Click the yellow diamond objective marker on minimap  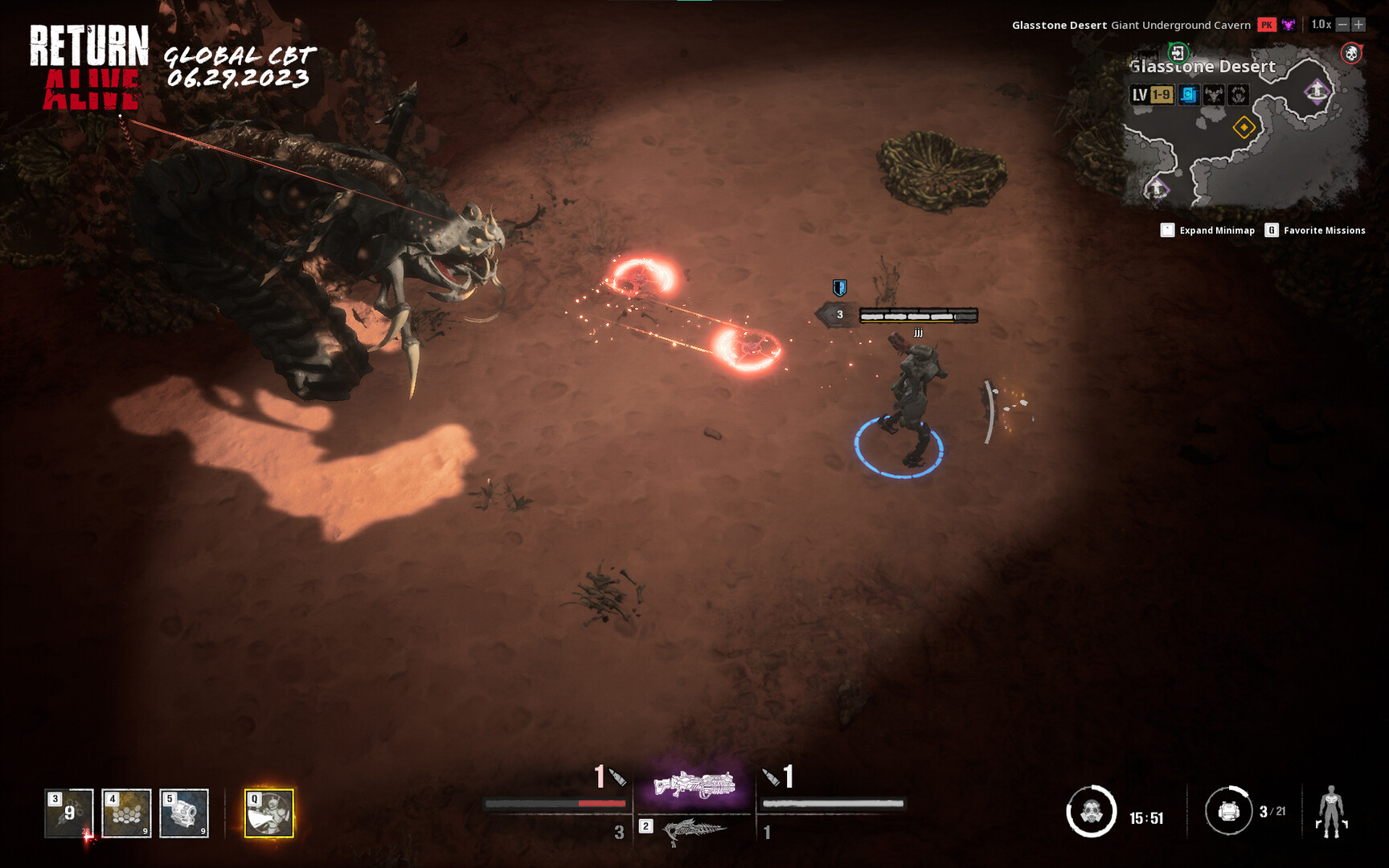click(x=1244, y=127)
